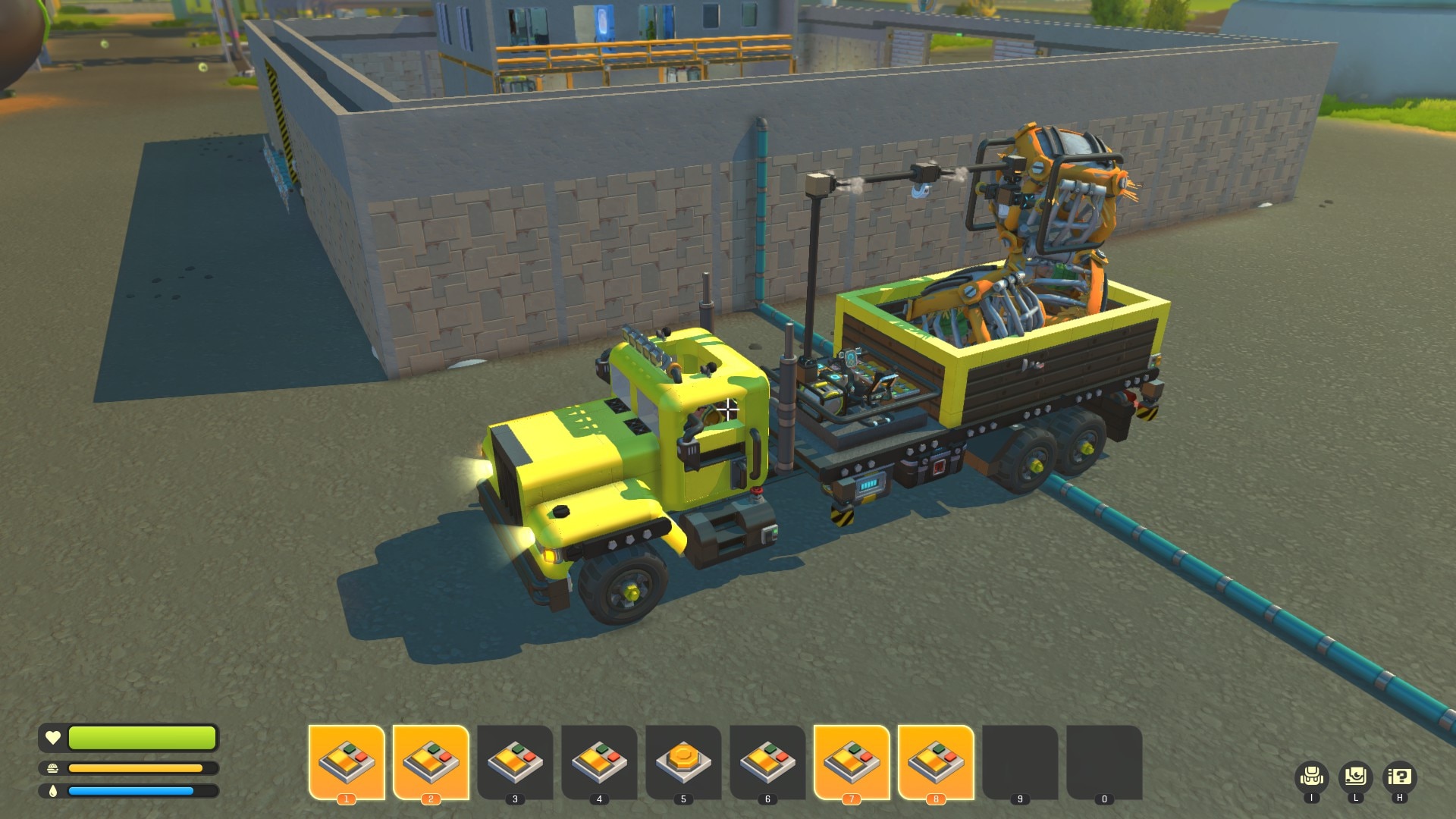Select hotbar slot 1 switch

pos(347,761)
